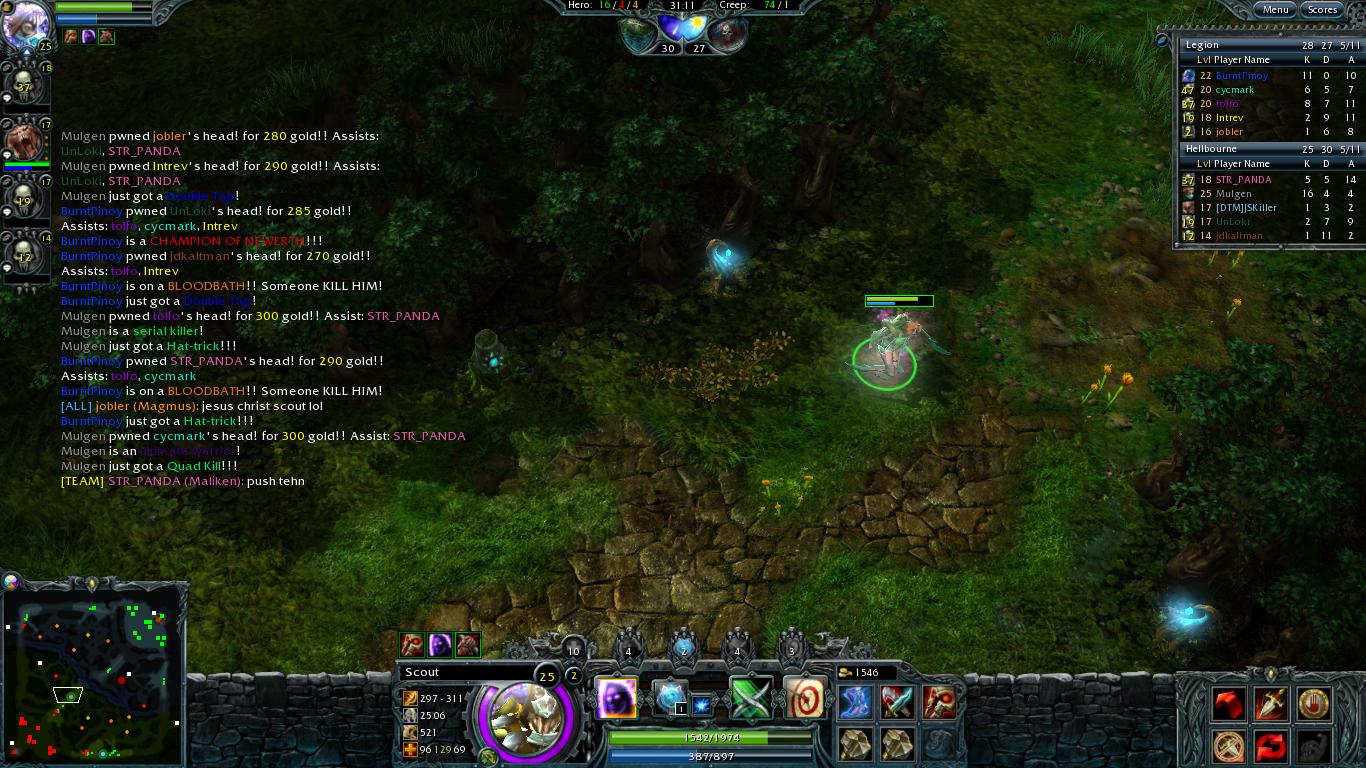Activate the Disarm blades ability
The width and height of the screenshot is (1366, 768).
tap(750, 697)
